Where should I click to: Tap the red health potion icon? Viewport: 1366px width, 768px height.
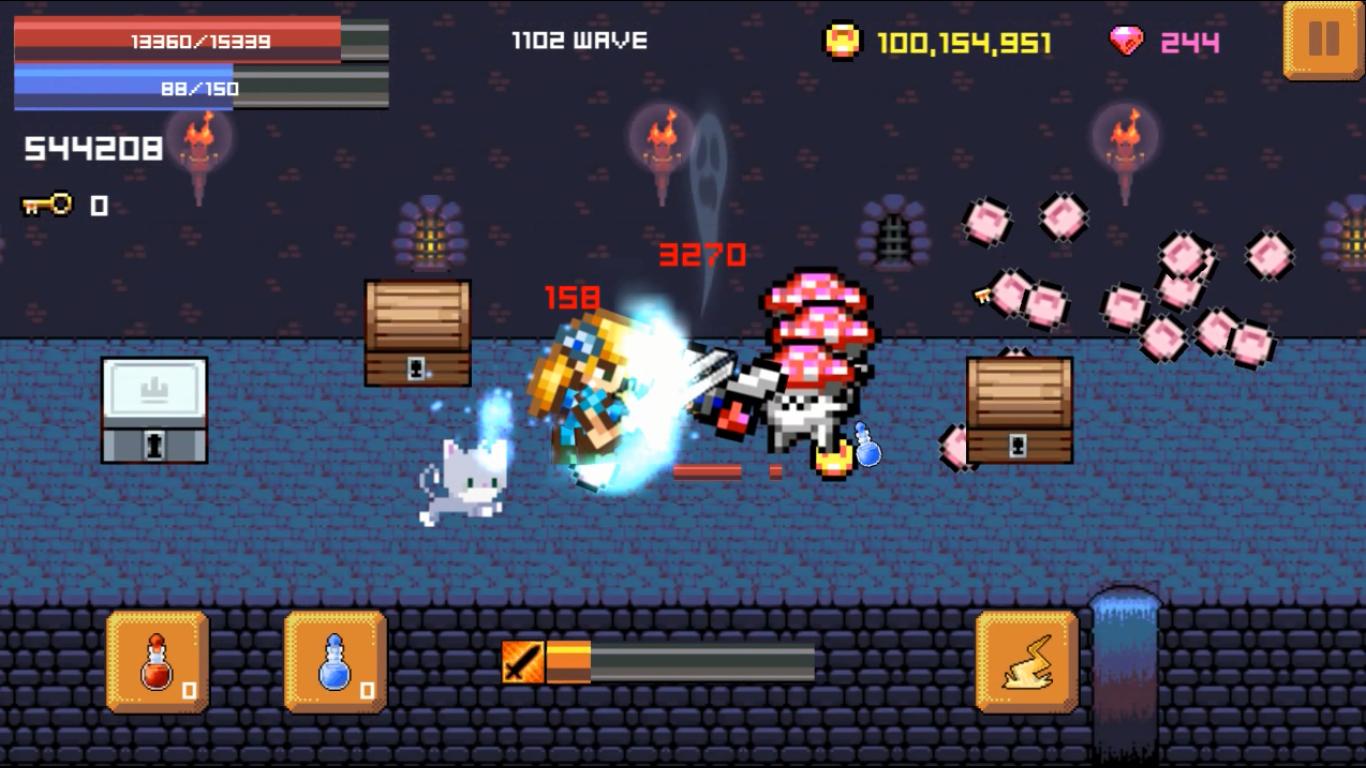click(158, 662)
